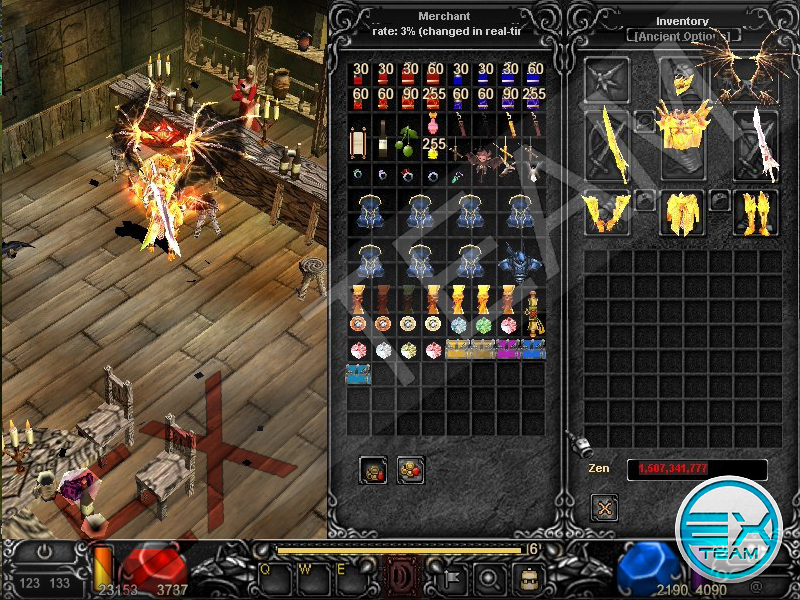800x600 pixels.
Task: Open the magnifying glass search button
Action: pos(488,576)
